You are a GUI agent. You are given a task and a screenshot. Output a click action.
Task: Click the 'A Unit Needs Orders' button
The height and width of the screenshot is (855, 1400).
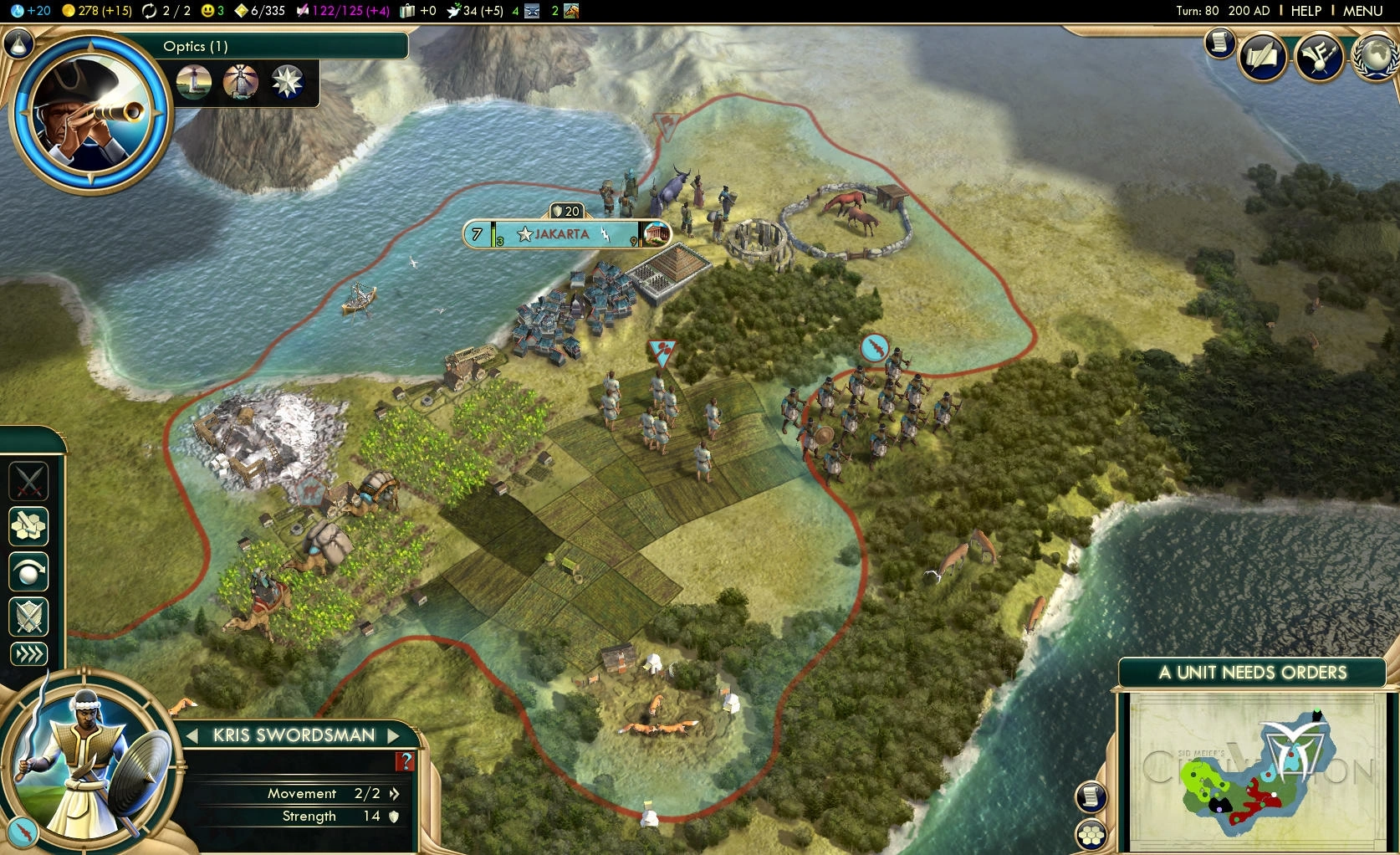[1252, 673]
